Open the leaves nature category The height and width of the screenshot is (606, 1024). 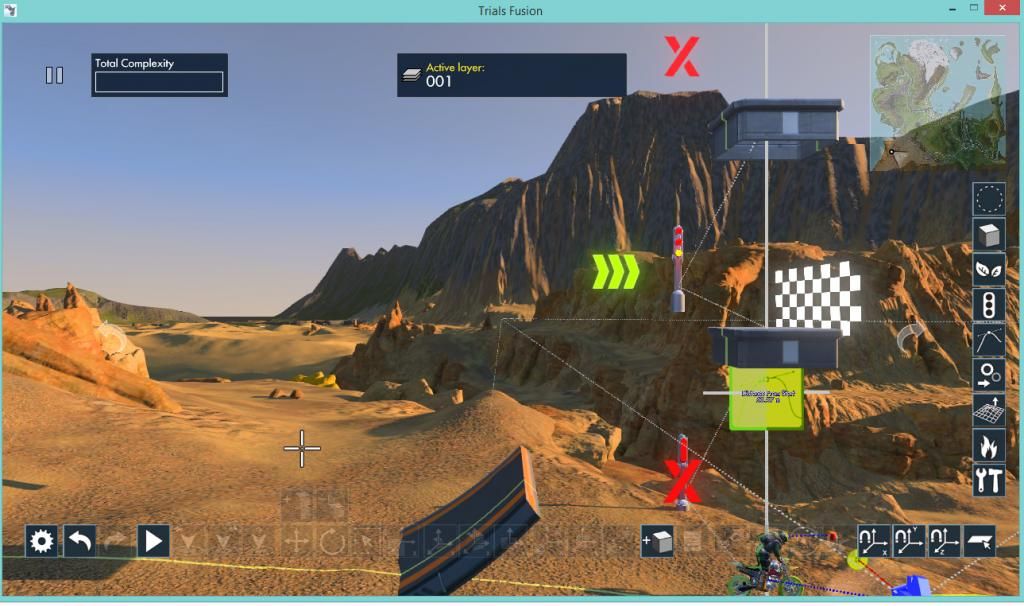click(989, 270)
